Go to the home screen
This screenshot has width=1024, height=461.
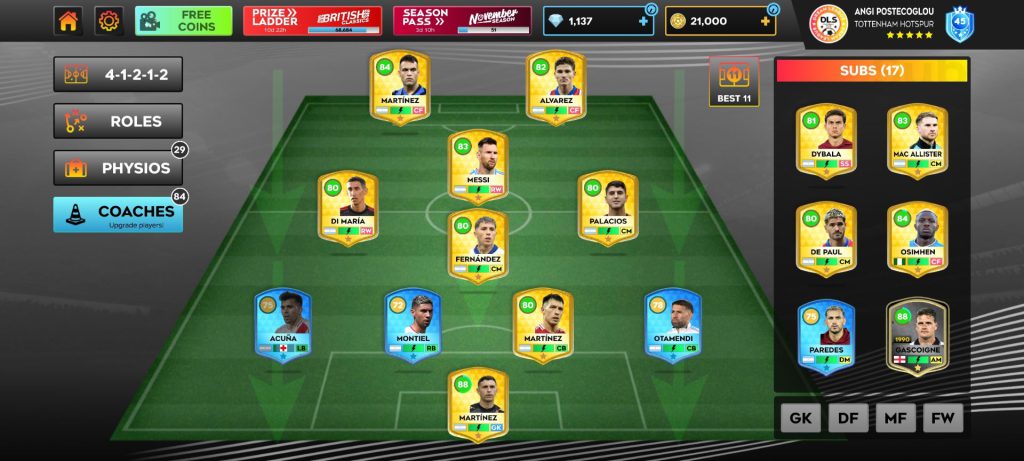[x=69, y=20]
